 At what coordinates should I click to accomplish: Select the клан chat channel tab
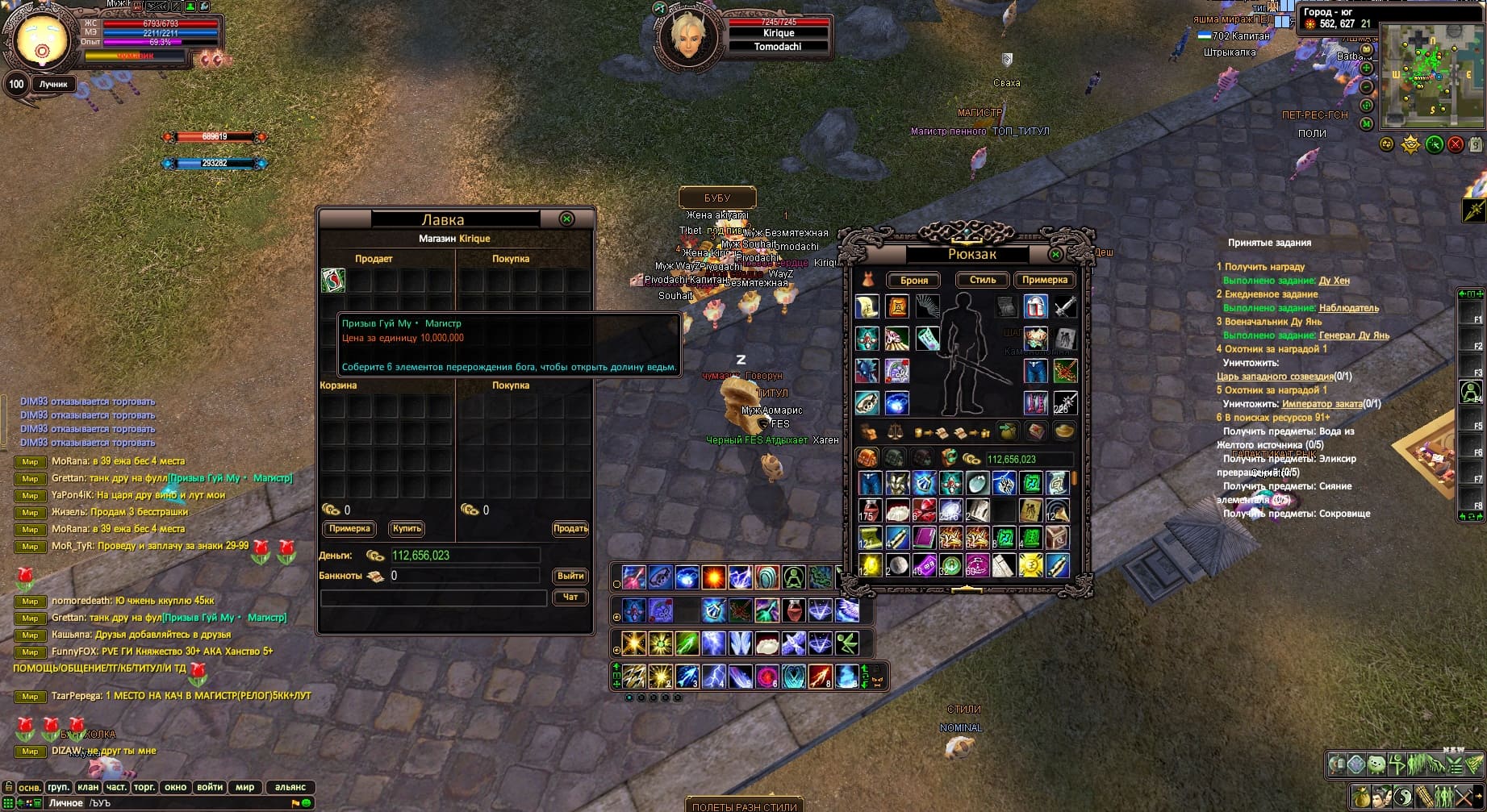[x=88, y=787]
